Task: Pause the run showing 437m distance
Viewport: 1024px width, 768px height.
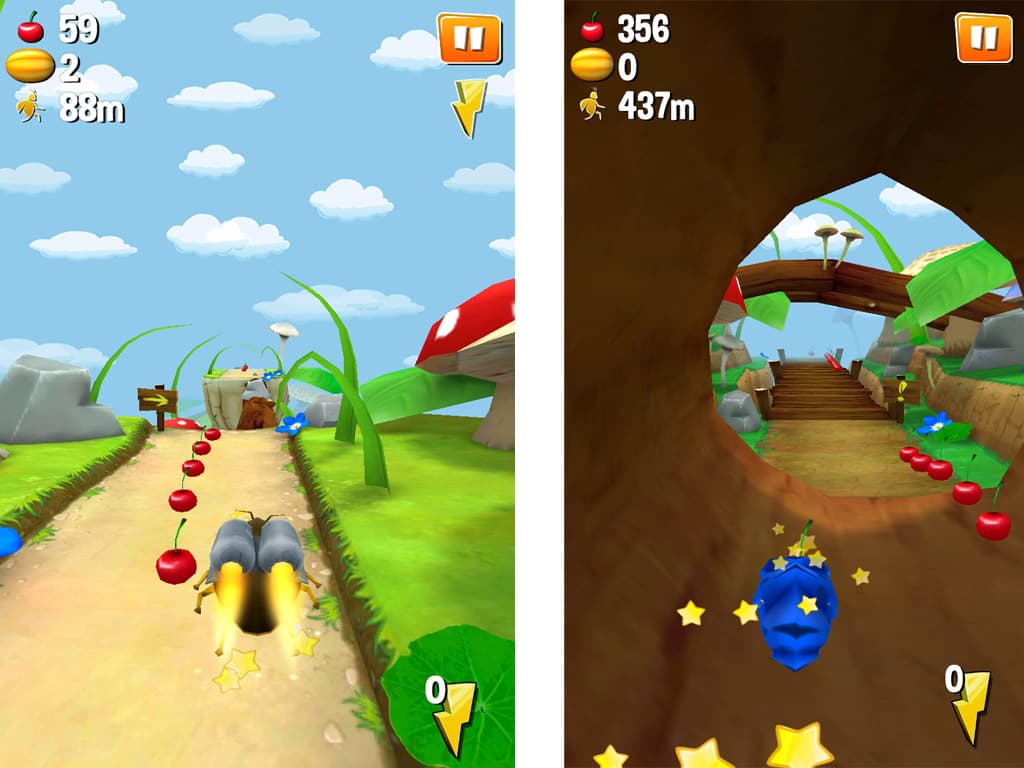Action: click(x=976, y=38)
